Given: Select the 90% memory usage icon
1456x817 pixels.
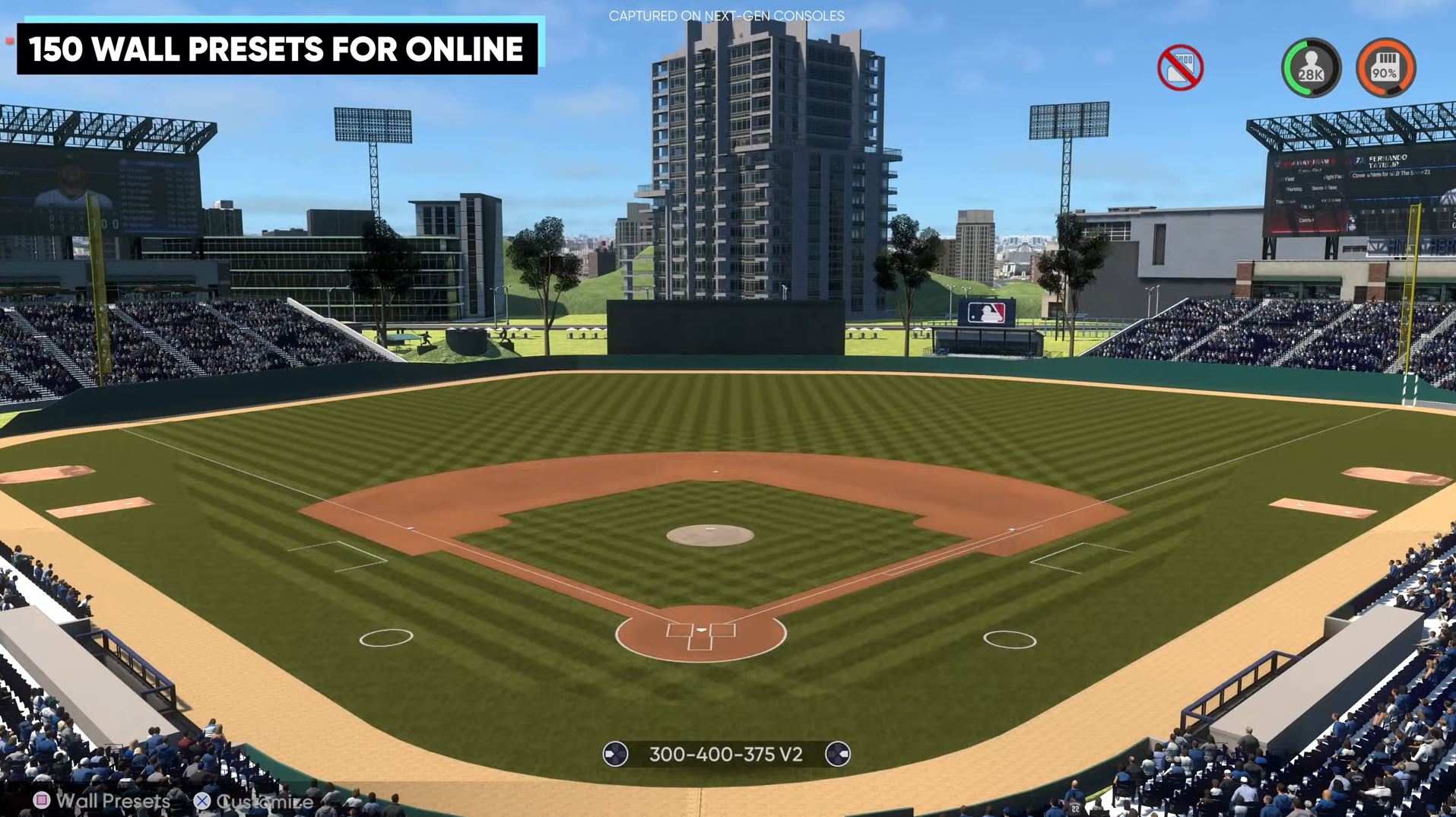Looking at the screenshot, I should (x=1385, y=68).
